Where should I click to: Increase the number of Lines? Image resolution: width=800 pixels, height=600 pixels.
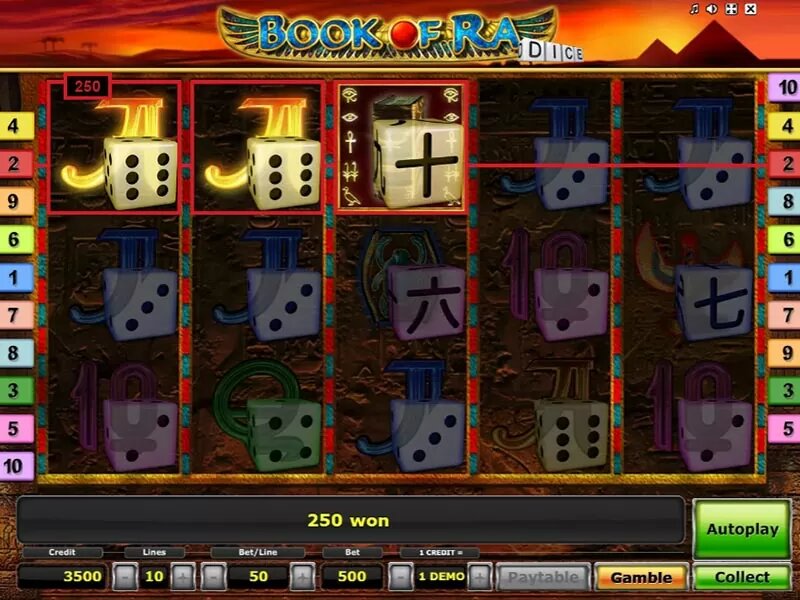click(183, 577)
